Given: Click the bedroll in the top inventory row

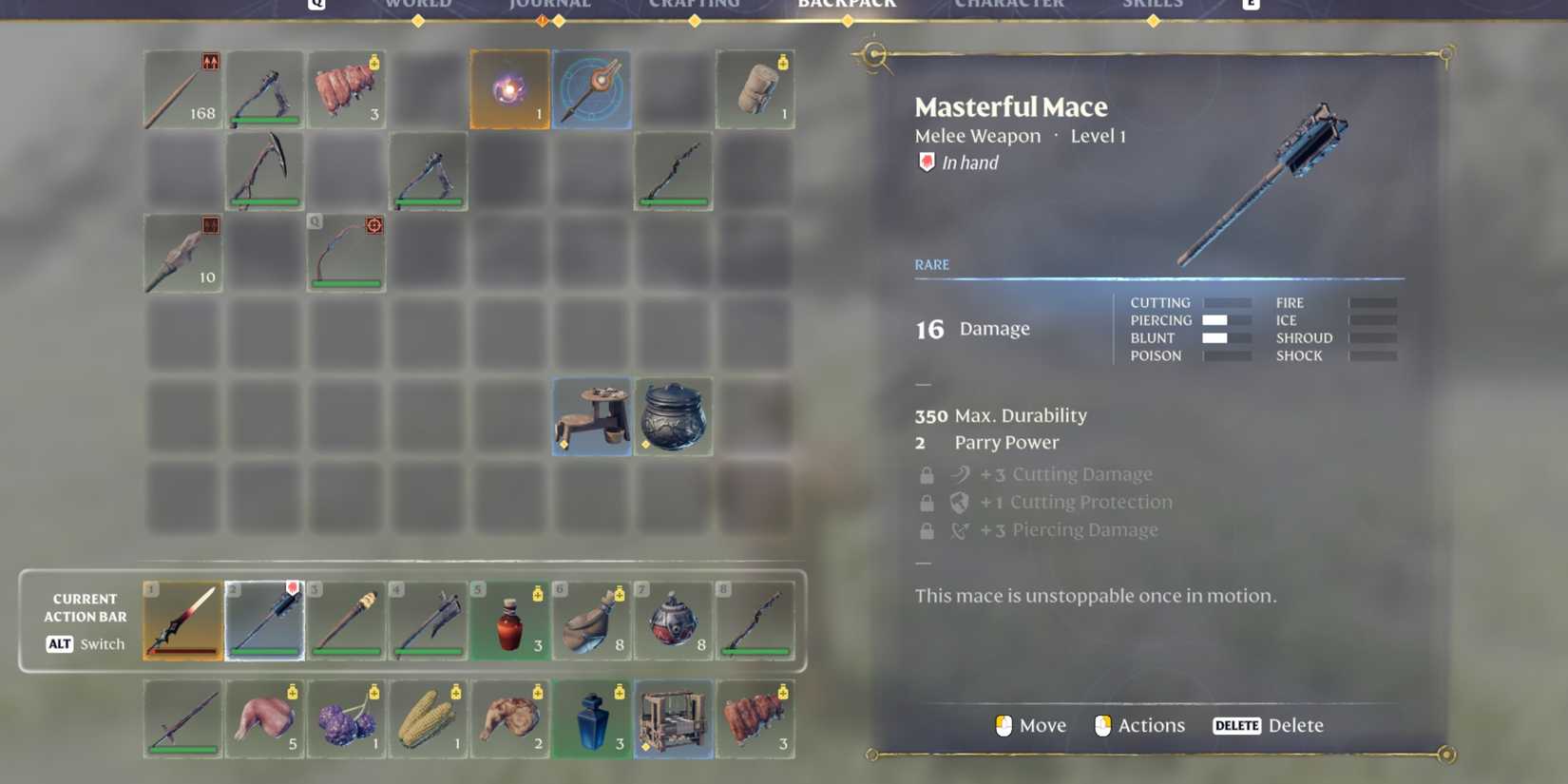Looking at the screenshot, I should pyautogui.click(x=755, y=88).
